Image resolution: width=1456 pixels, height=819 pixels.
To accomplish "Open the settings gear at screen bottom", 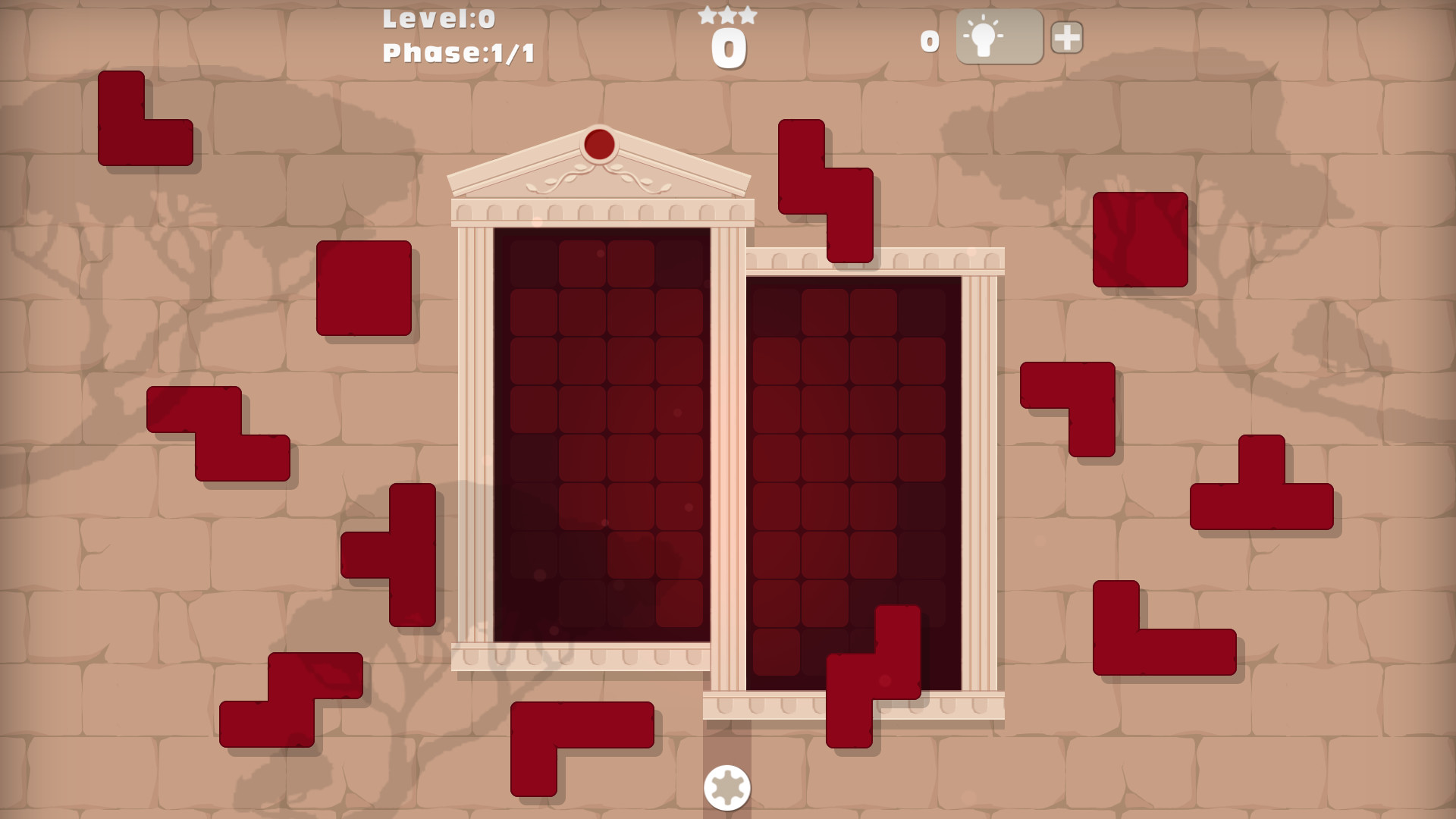I will tap(728, 789).
